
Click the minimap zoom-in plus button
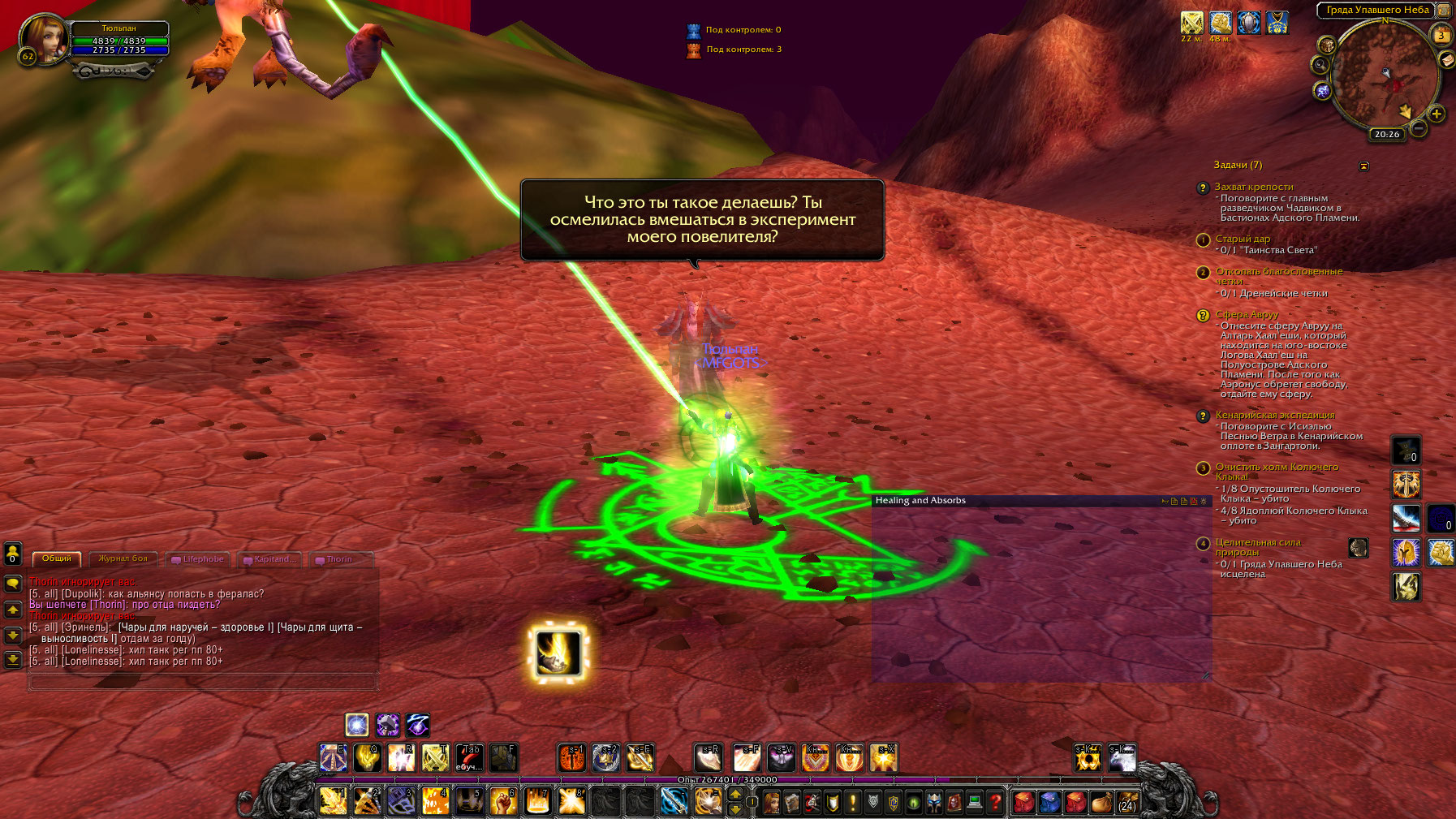pos(1437,114)
